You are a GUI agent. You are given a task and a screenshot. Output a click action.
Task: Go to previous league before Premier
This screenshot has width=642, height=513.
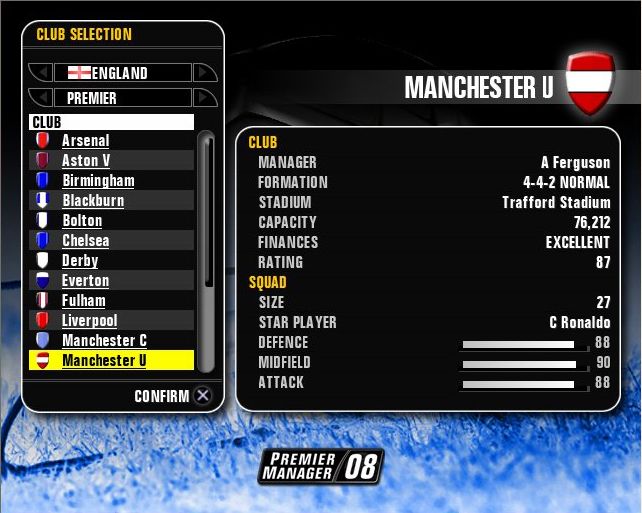point(40,98)
